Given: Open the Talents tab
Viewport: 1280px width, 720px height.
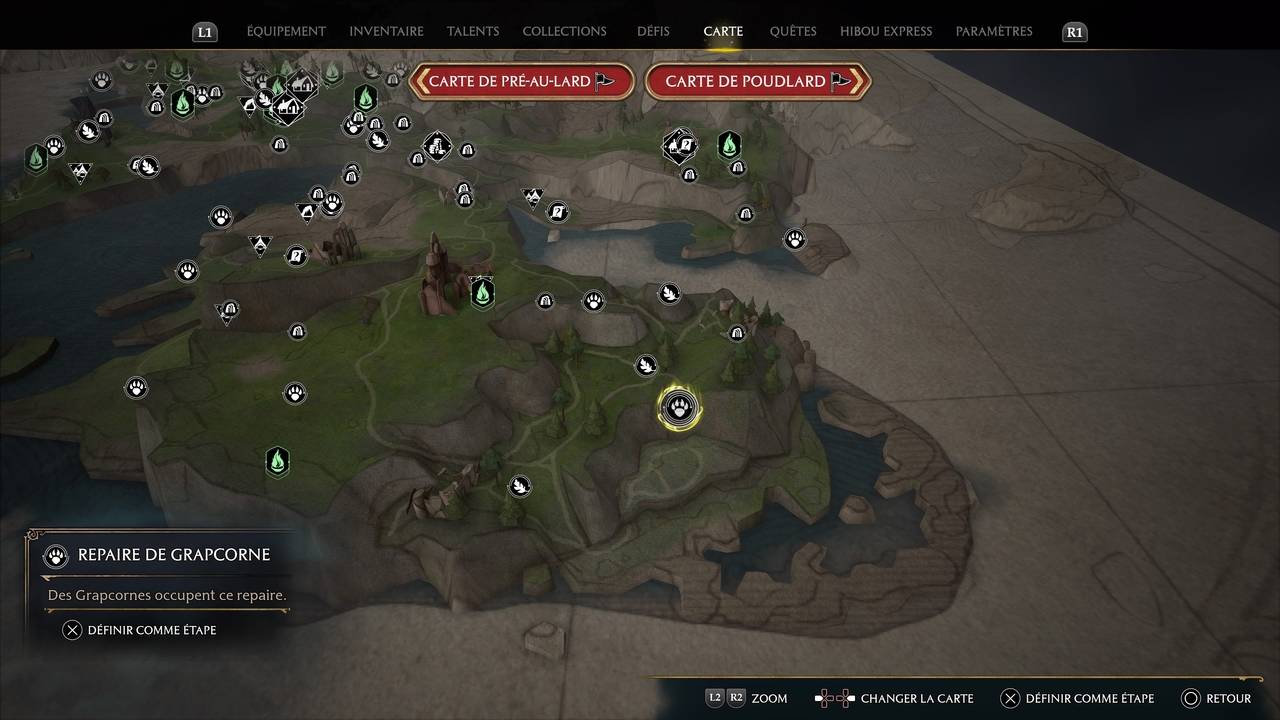Looking at the screenshot, I should pos(473,31).
